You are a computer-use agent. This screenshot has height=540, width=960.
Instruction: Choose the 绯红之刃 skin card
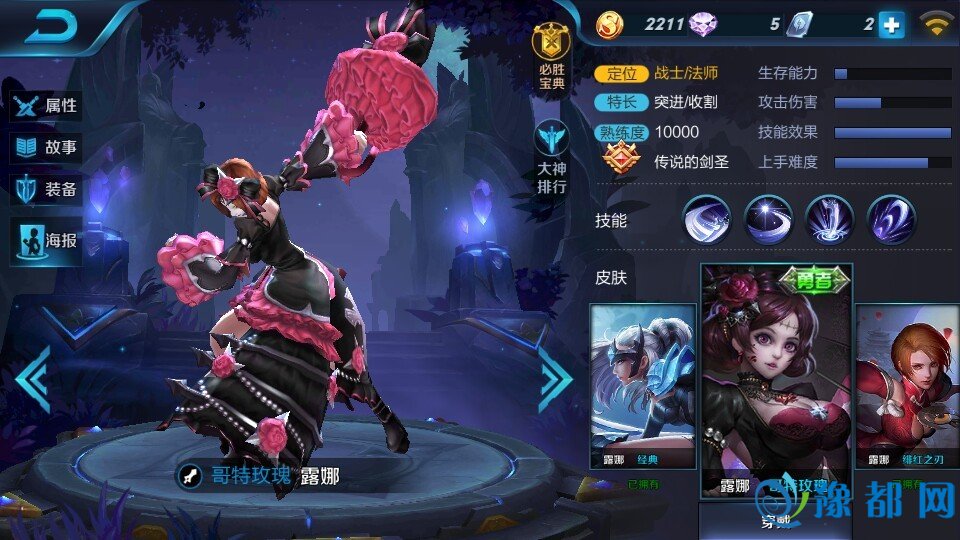click(x=906, y=387)
